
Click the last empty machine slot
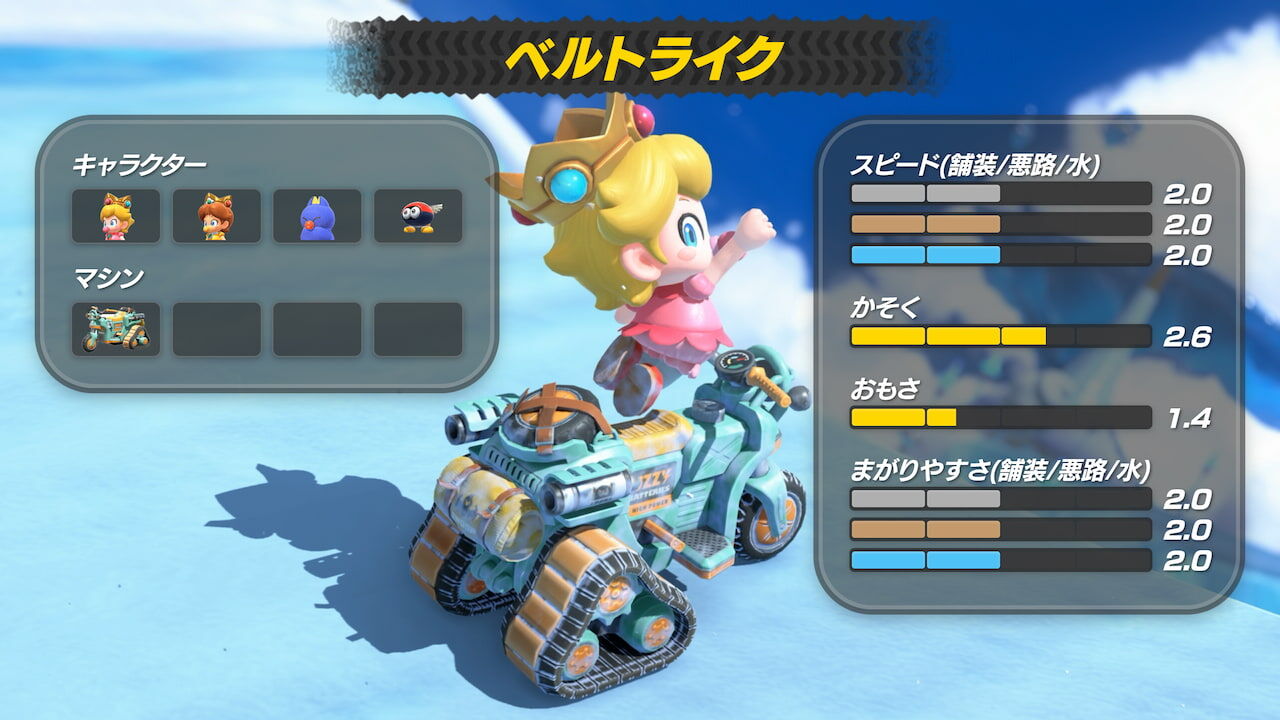(x=418, y=327)
